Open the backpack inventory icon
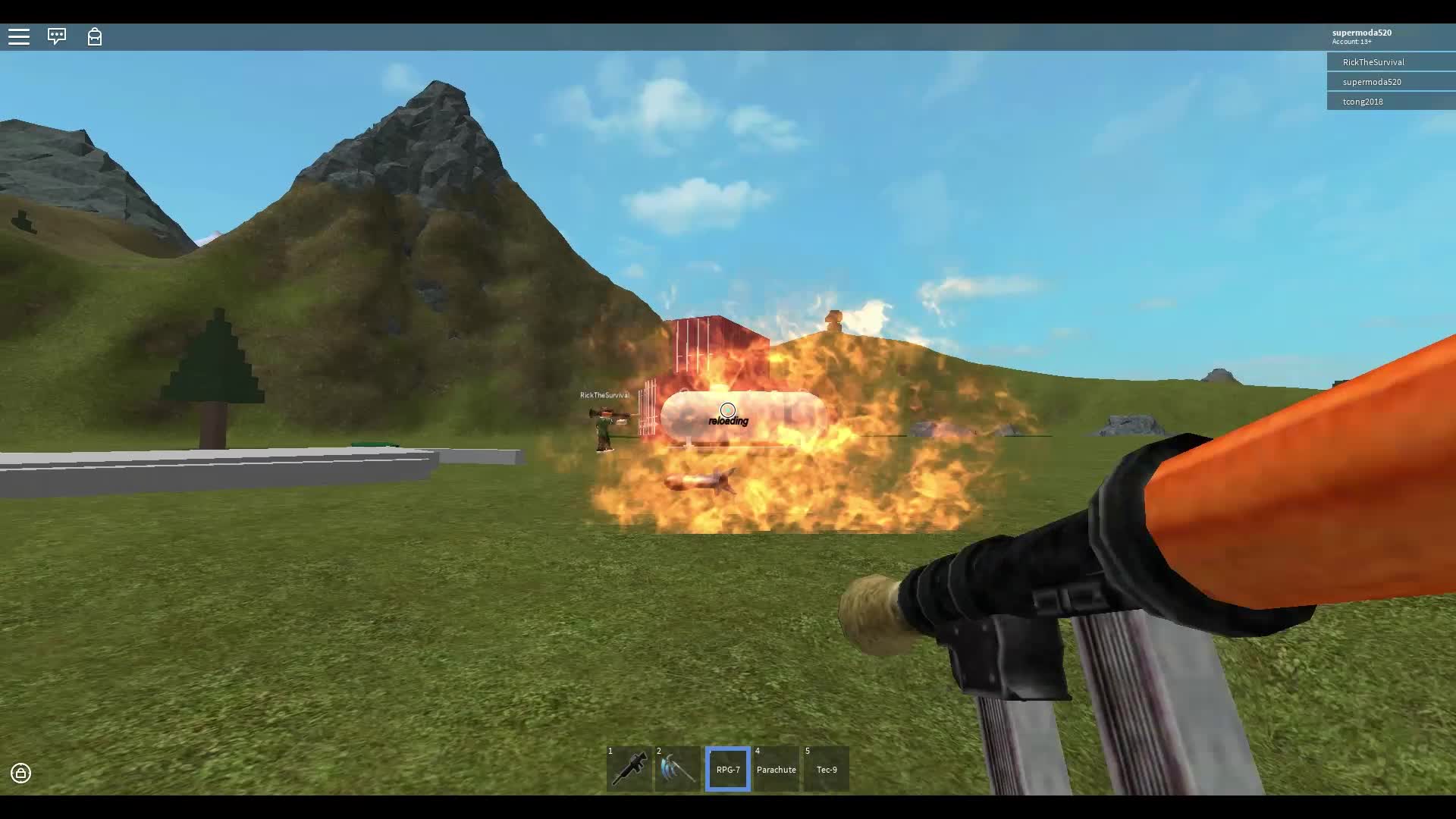 tap(95, 36)
